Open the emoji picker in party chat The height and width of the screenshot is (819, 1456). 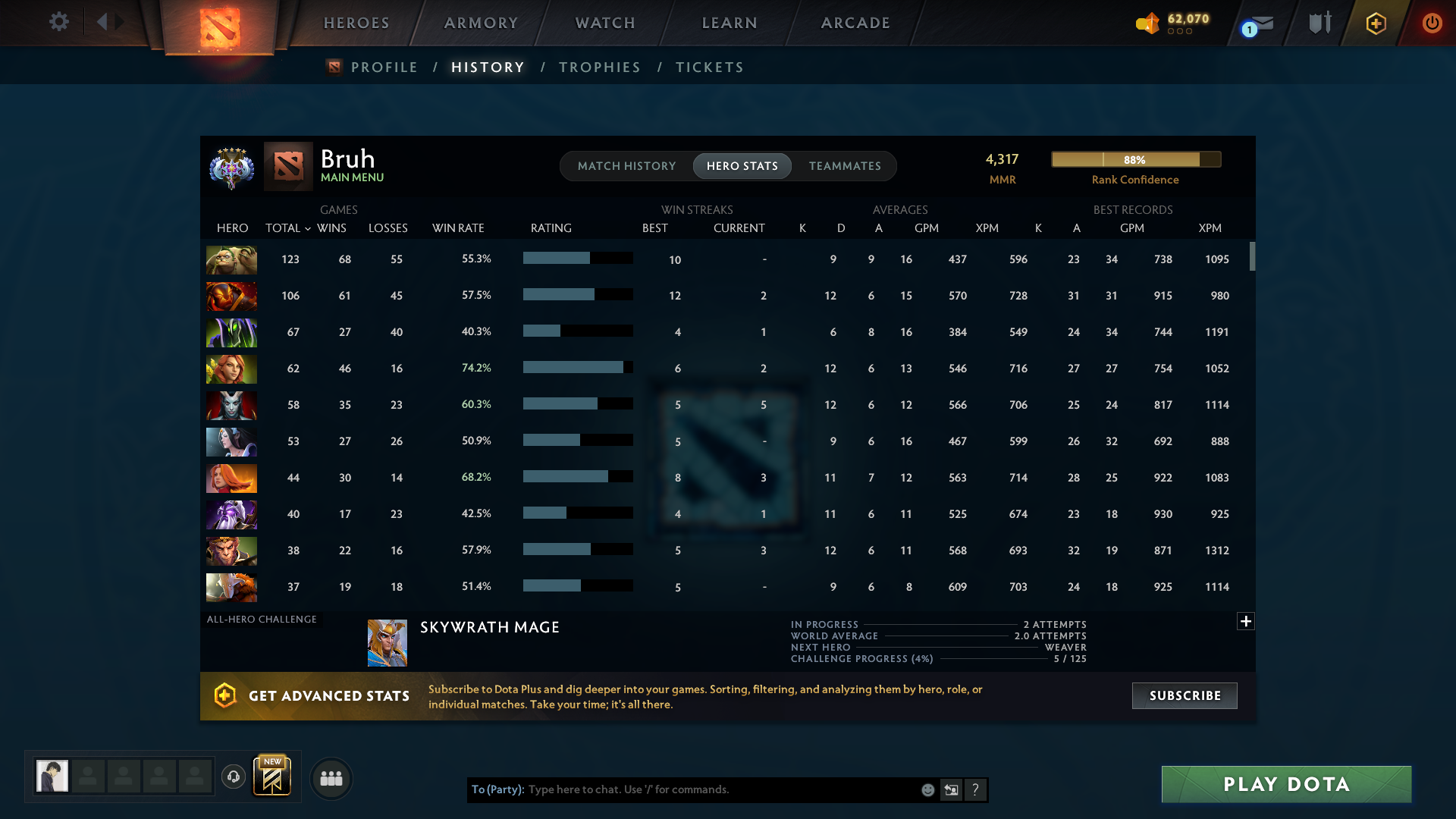[928, 789]
